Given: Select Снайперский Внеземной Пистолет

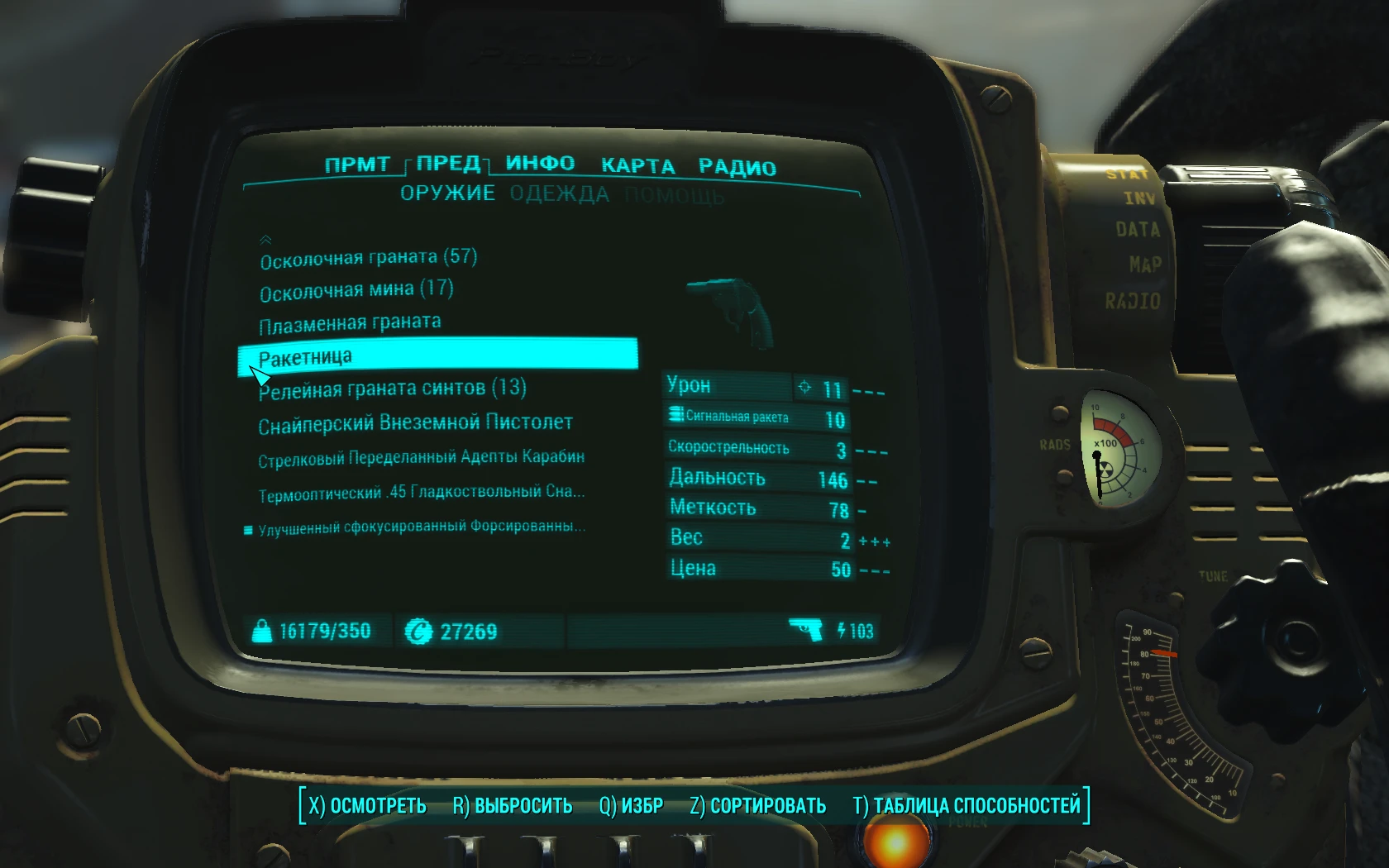Looking at the screenshot, I should click(416, 422).
